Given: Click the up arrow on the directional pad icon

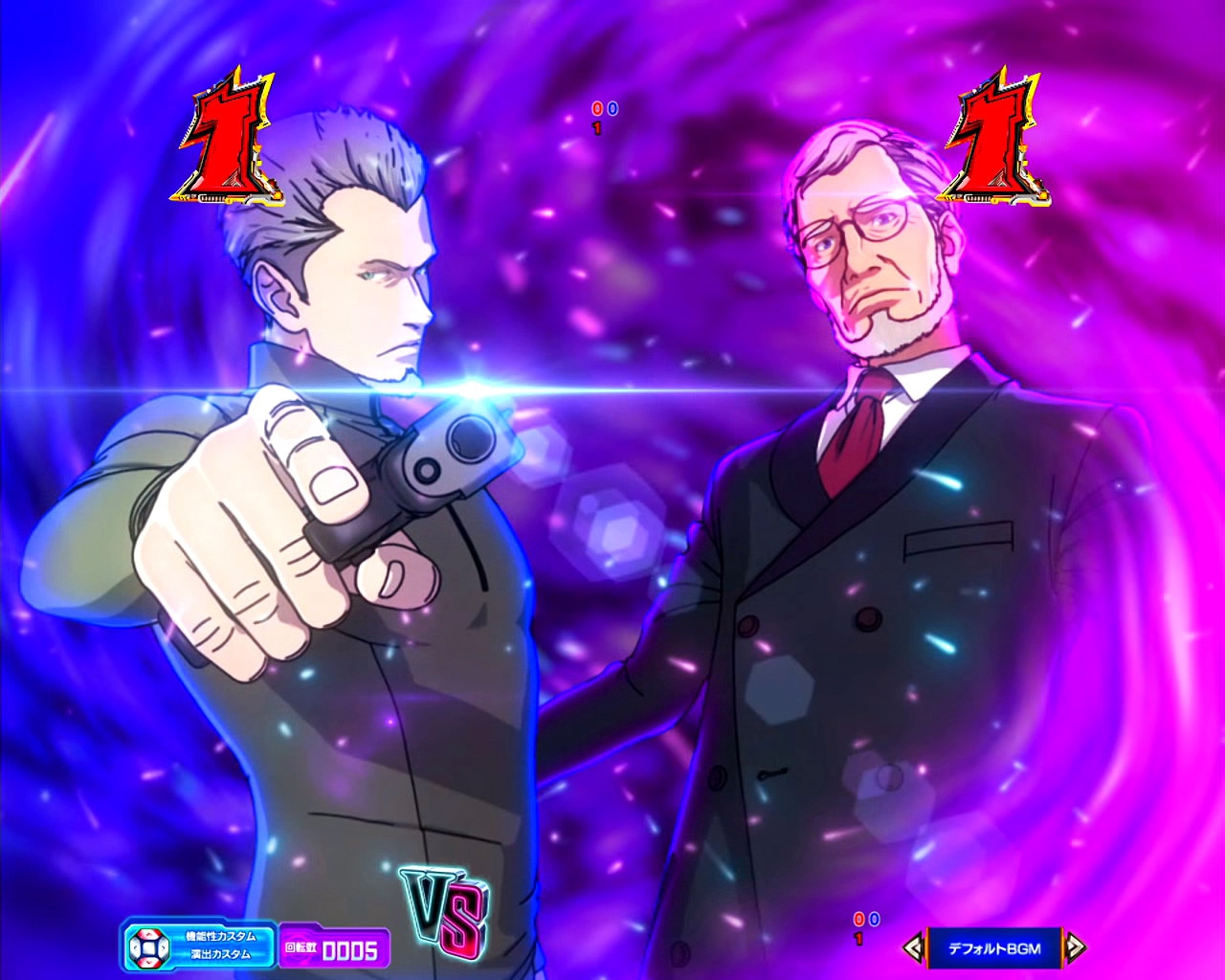Looking at the screenshot, I should click(x=148, y=935).
